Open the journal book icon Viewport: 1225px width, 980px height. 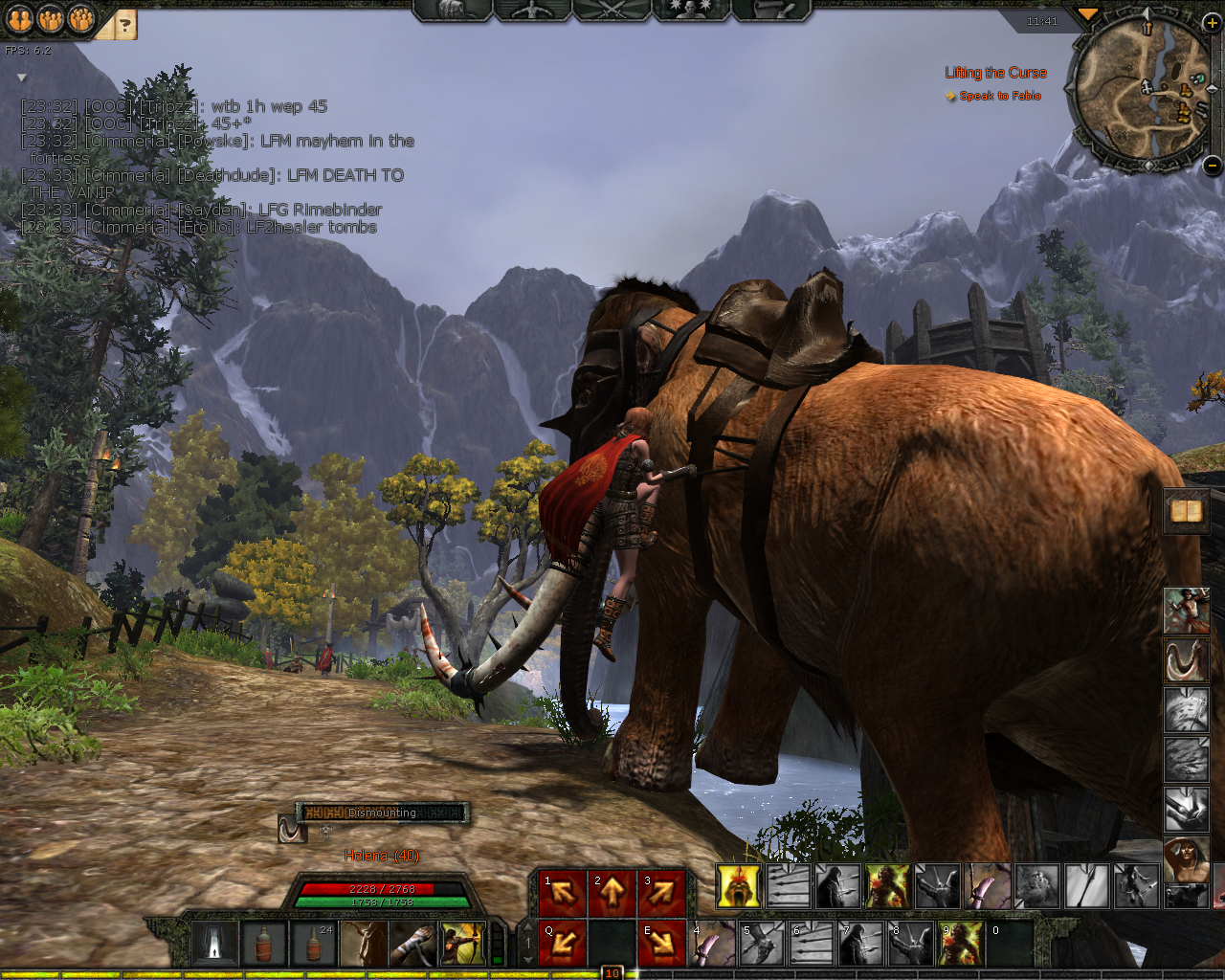(1187, 511)
